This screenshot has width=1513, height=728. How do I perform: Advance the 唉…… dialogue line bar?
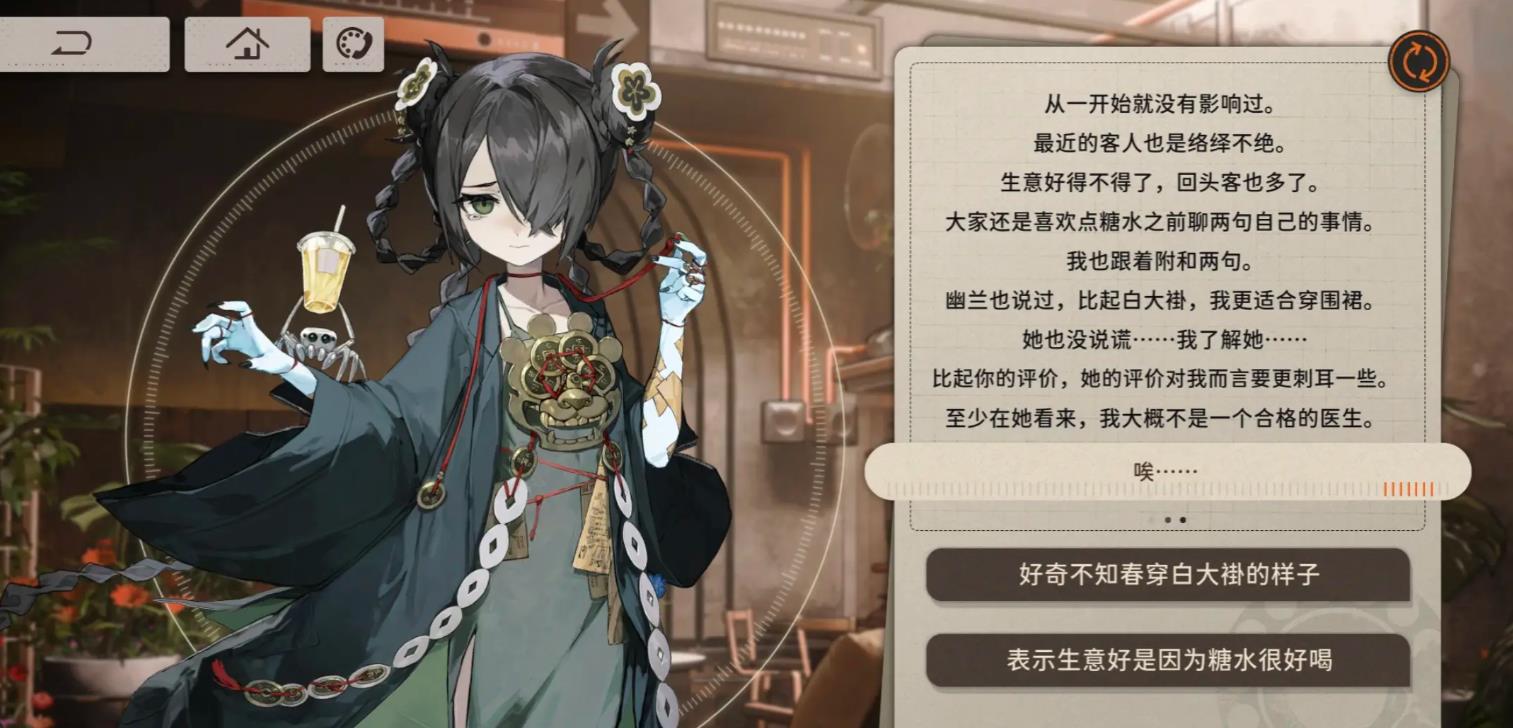[x=1166, y=472]
